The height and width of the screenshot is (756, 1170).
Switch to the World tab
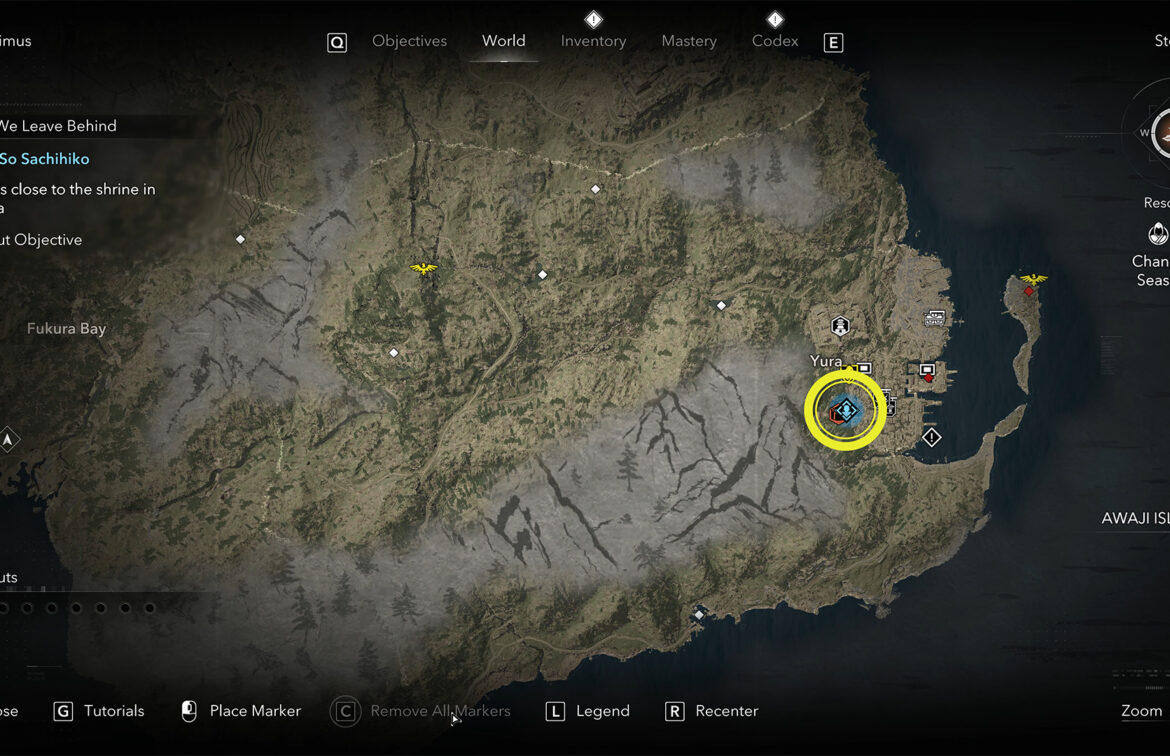(503, 41)
